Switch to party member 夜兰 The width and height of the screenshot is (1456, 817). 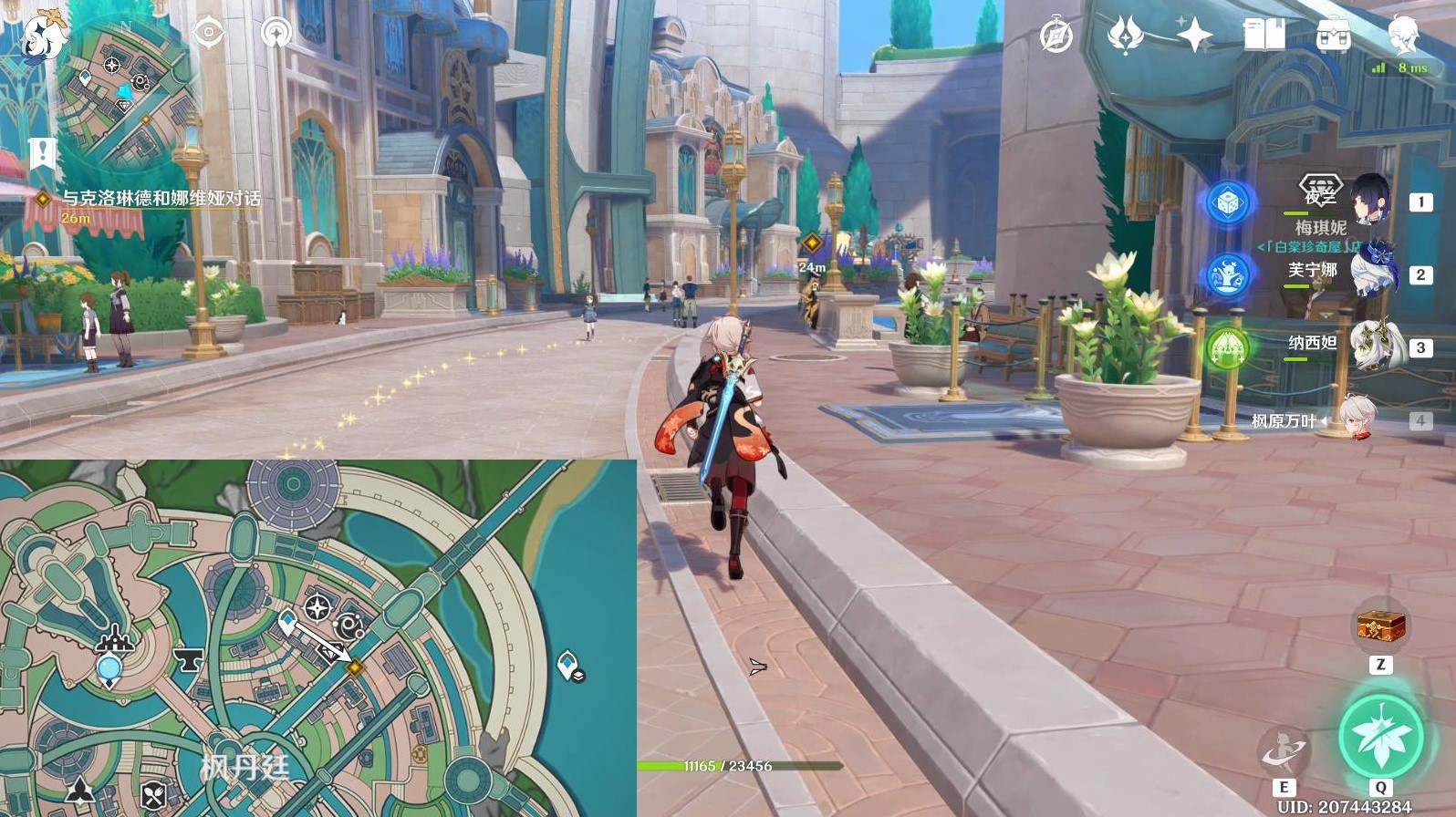point(1368,201)
